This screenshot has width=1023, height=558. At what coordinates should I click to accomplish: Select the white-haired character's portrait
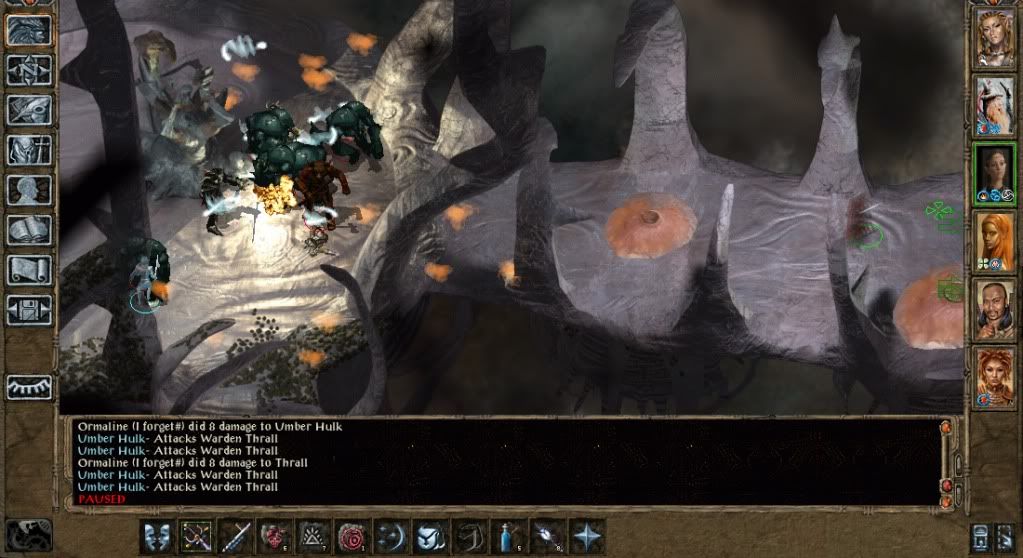click(x=994, y=104)
